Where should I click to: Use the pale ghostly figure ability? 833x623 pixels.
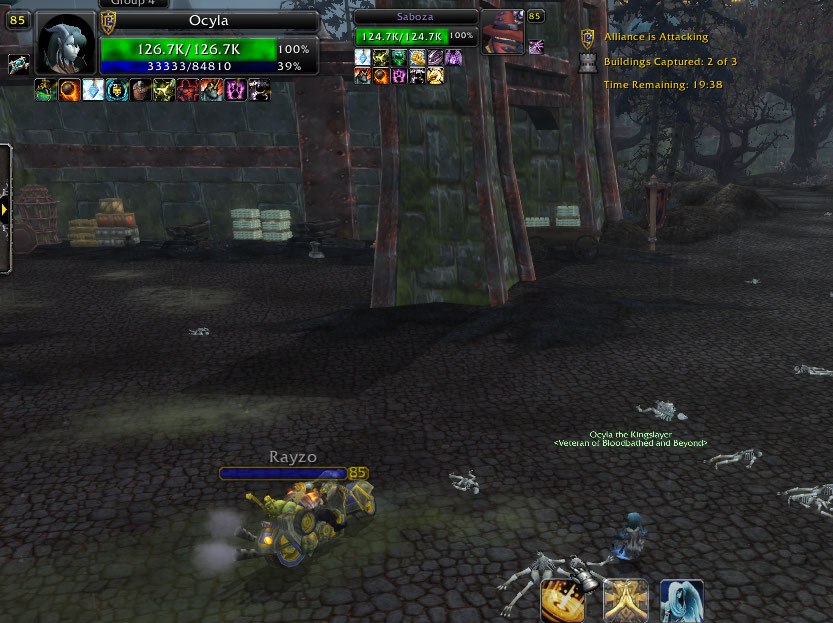pyautogui.click(x=681, y=600)
